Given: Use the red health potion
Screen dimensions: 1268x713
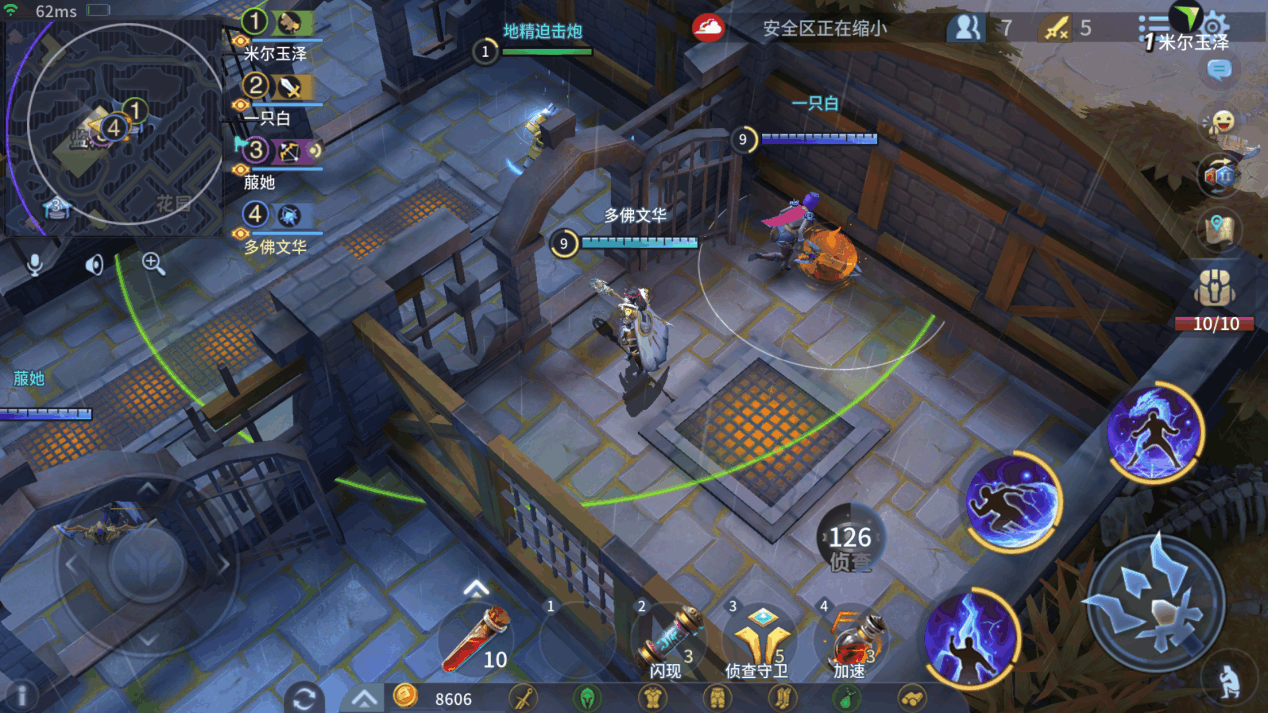Looking at the screenshot, I should coord(477,640).
